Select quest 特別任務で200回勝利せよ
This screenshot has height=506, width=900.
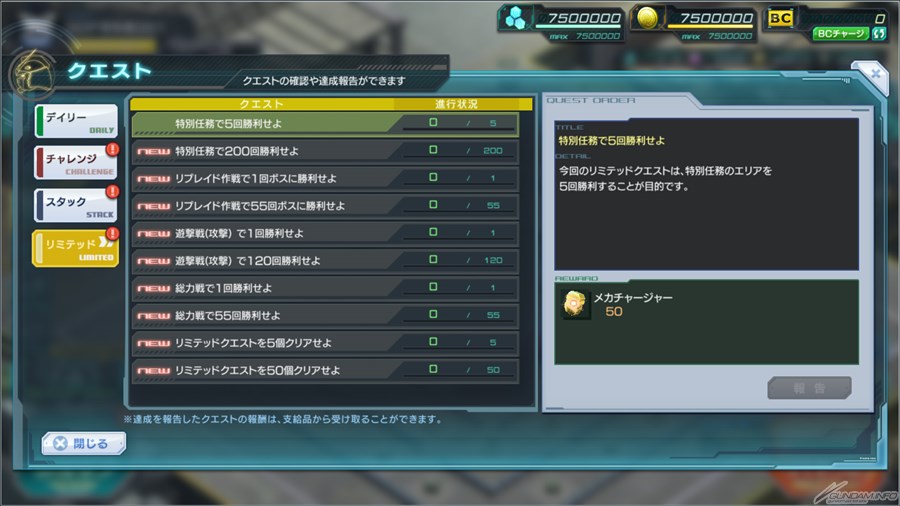point(325,151)
